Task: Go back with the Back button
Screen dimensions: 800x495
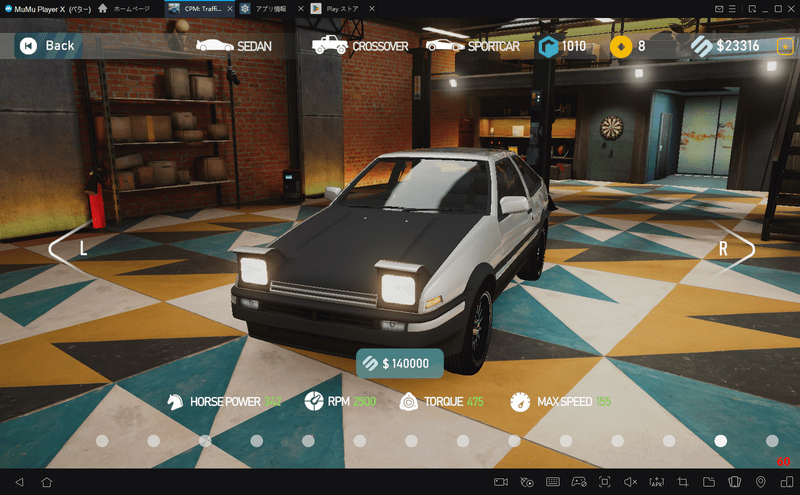Action: pyautogui.click(x=47, y=45)
